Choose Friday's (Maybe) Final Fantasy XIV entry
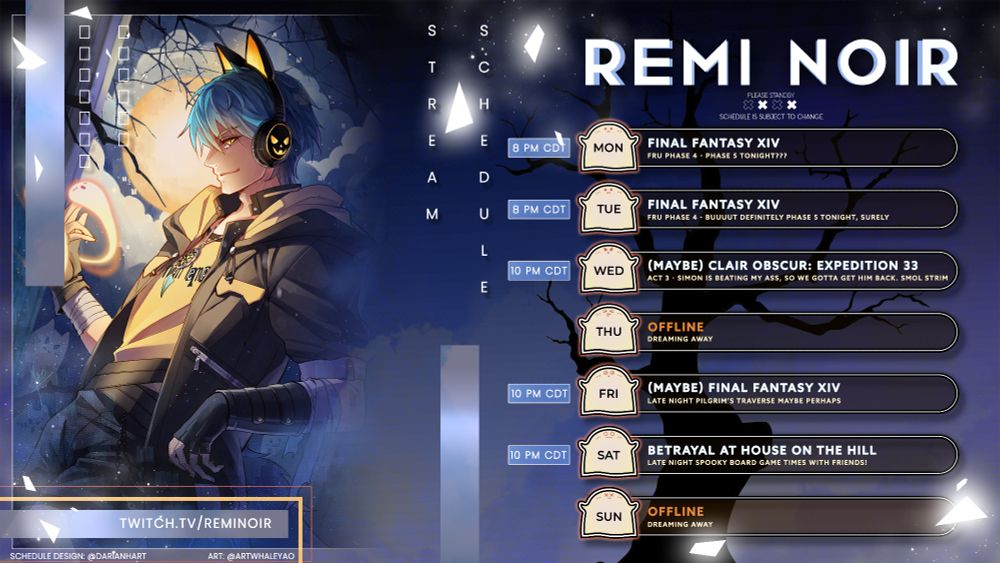The width and height of the screenshot is (1000, 563). pos(790,393)
